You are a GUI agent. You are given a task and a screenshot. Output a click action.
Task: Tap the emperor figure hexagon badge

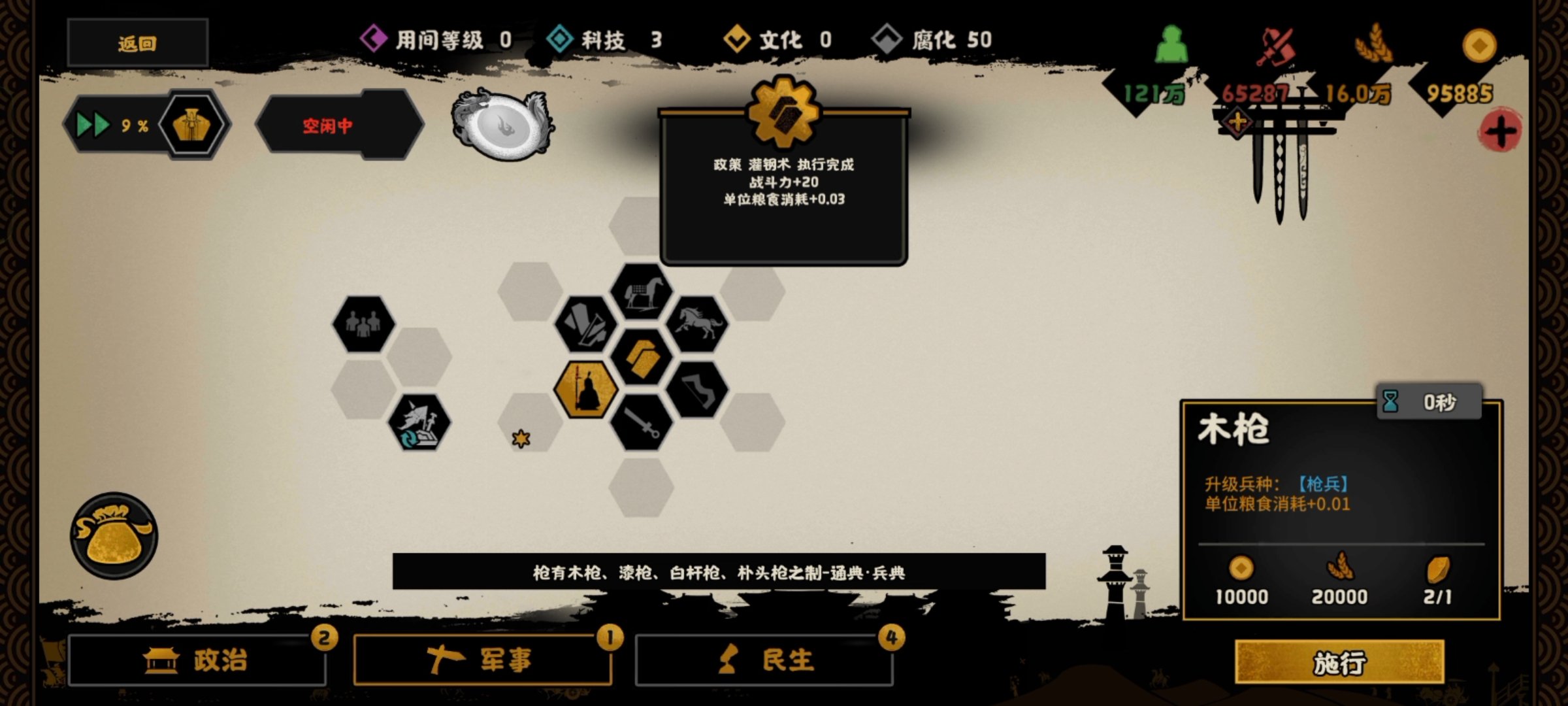[x=192, y=125]
